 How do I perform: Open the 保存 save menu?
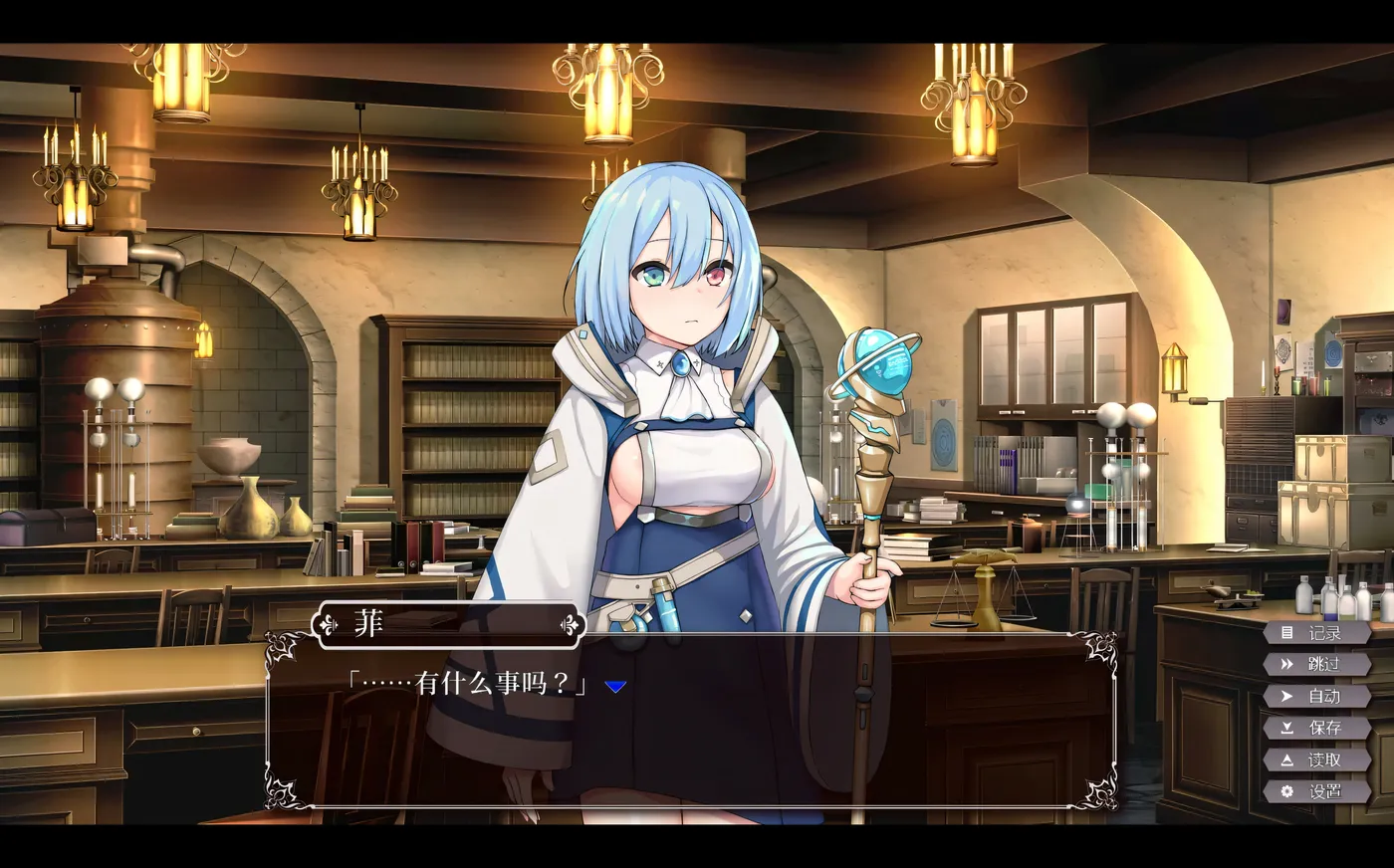[x=1315, y=728]
